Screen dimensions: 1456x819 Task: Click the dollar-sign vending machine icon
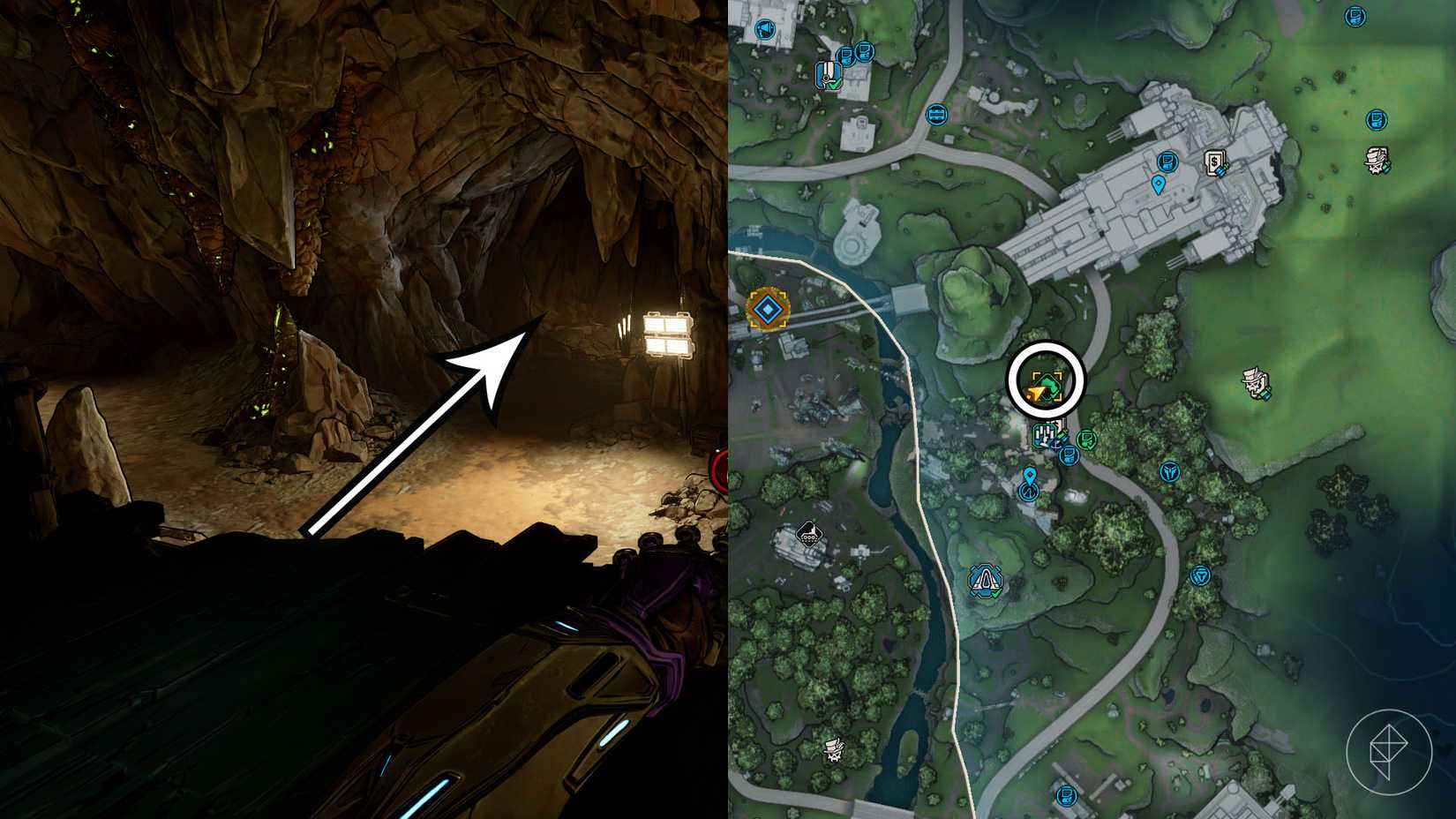coord(1218,163)
